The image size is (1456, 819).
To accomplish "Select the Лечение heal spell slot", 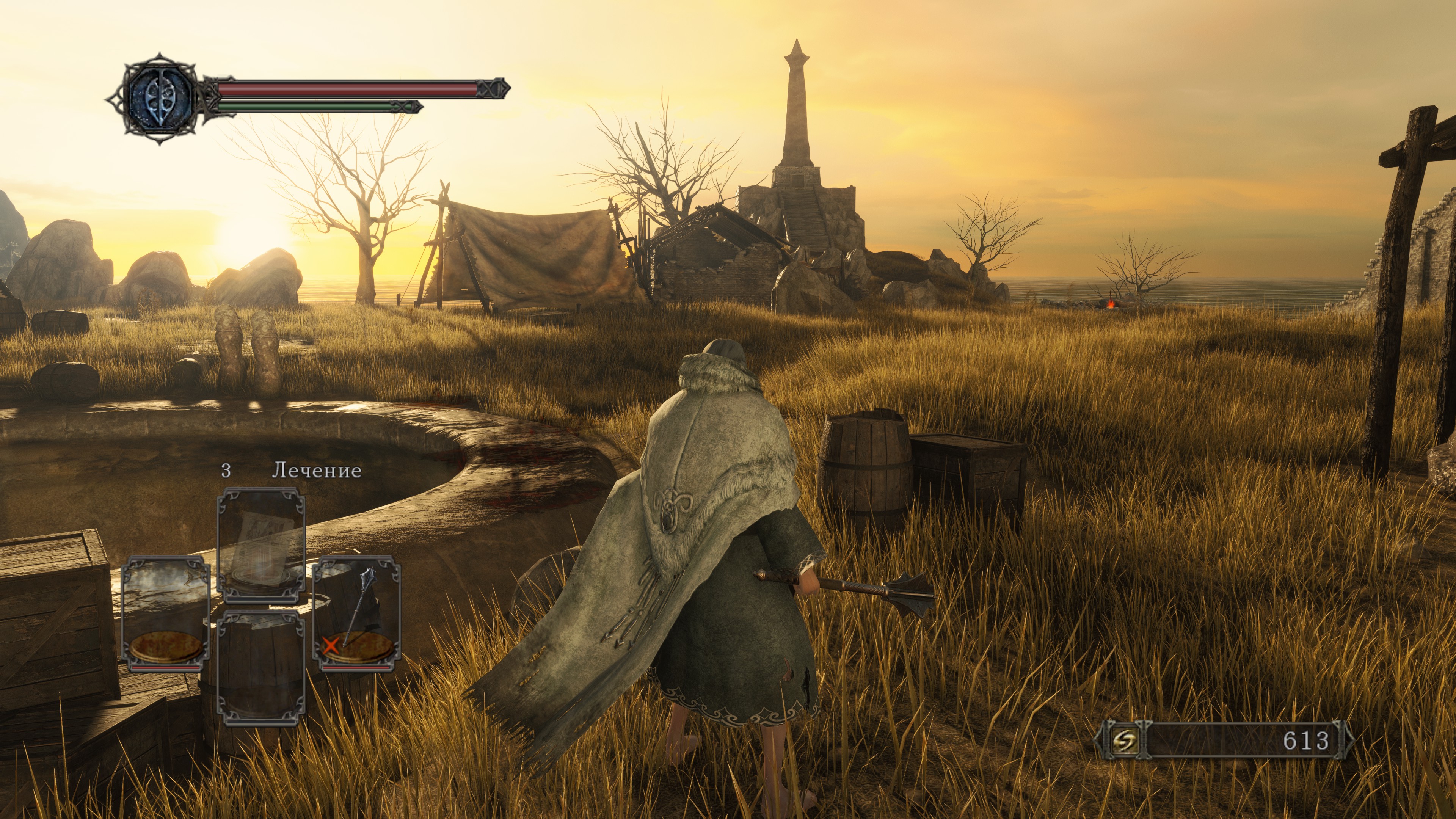I will click(261, 546).
